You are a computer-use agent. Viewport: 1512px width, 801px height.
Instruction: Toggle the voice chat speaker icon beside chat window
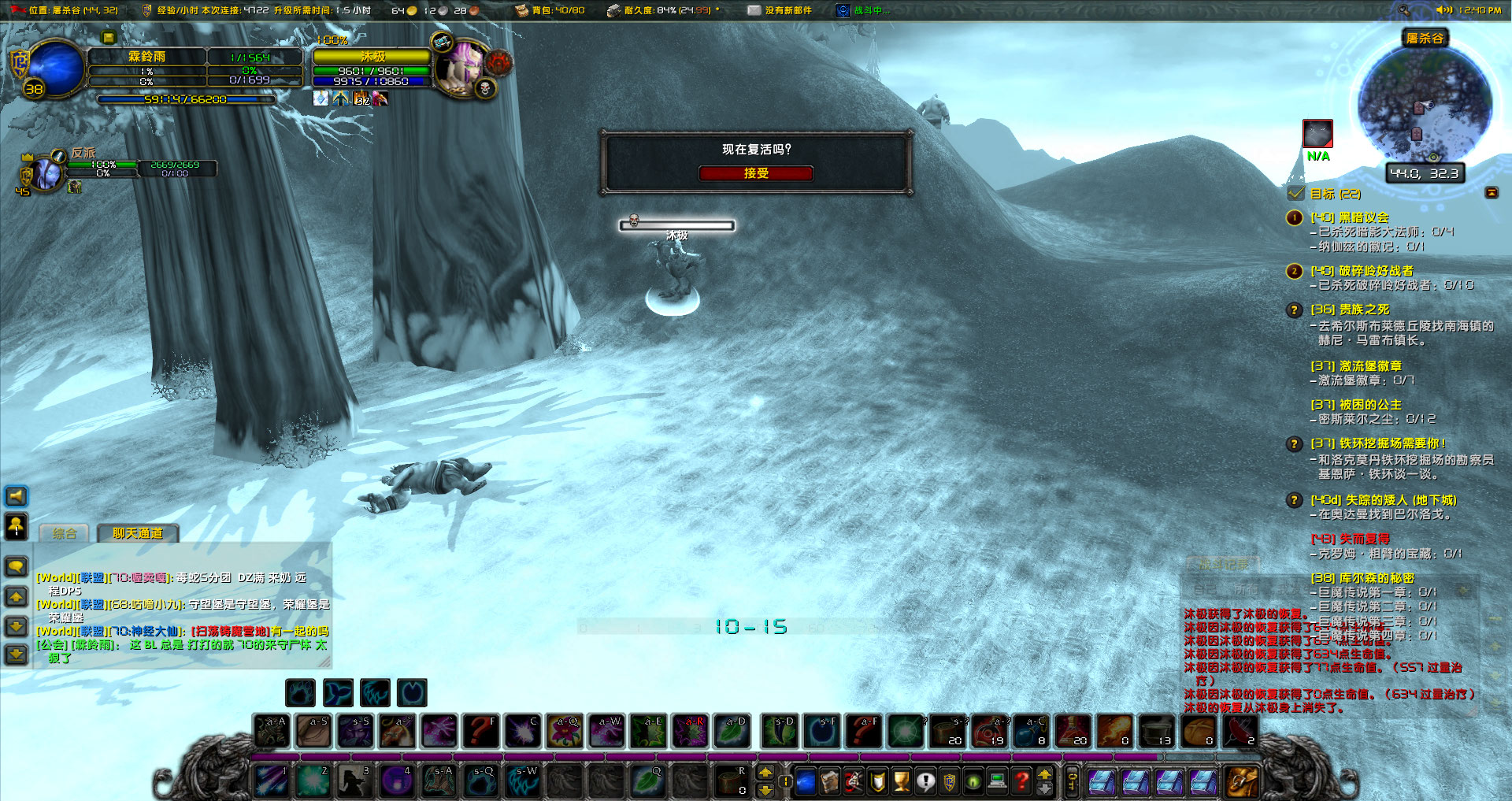coord(15,496)
